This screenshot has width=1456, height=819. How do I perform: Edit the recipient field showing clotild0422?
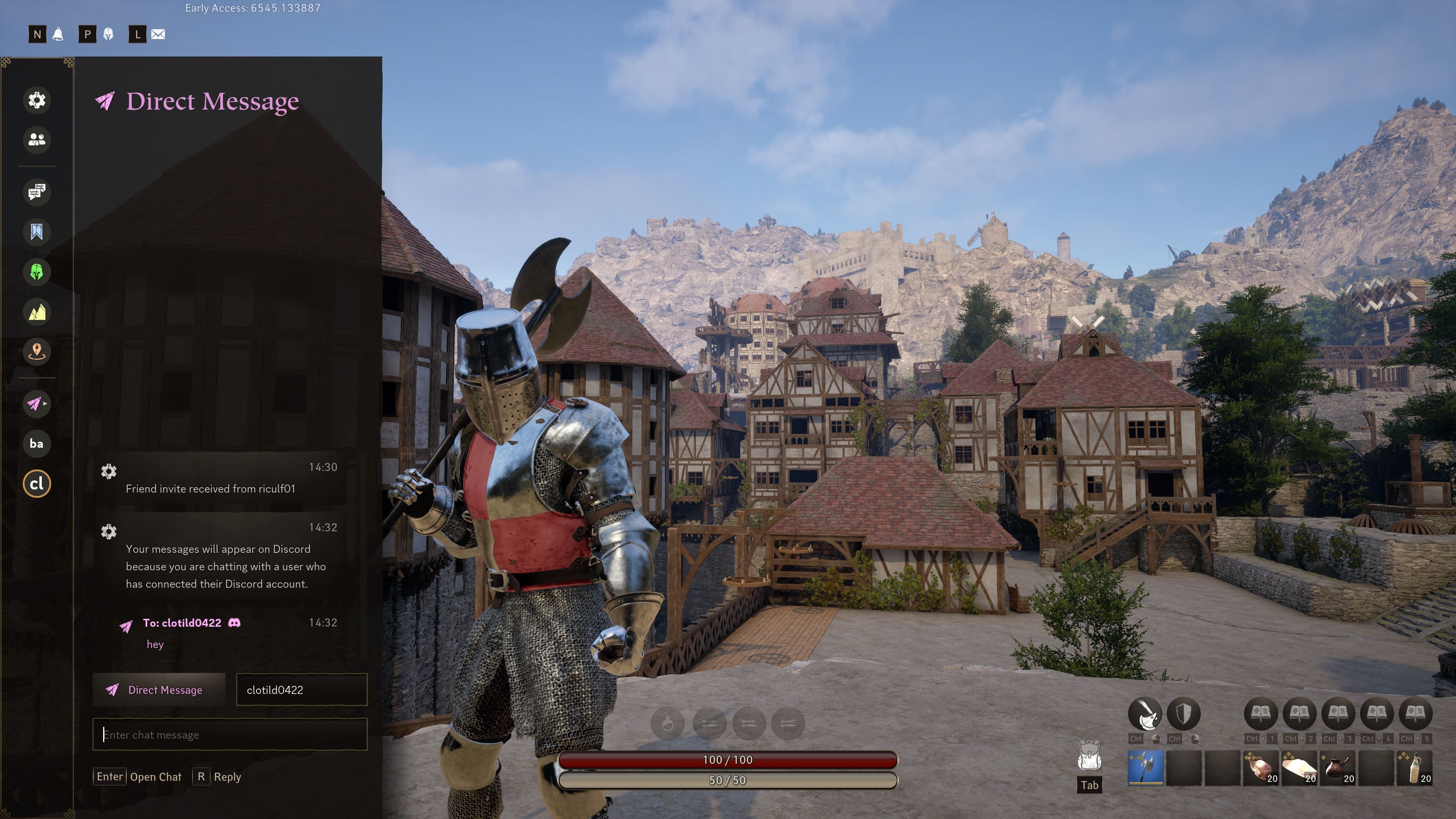(x=301, y=690)
